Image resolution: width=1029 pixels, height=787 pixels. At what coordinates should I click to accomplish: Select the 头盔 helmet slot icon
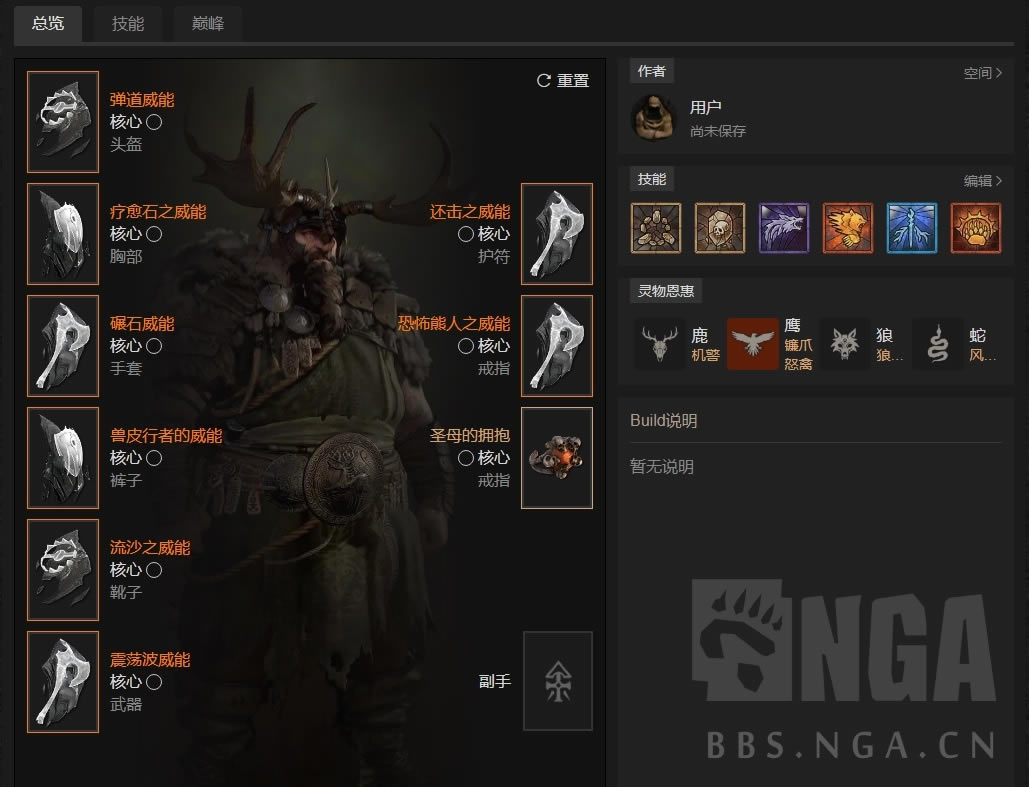point(63,122)
